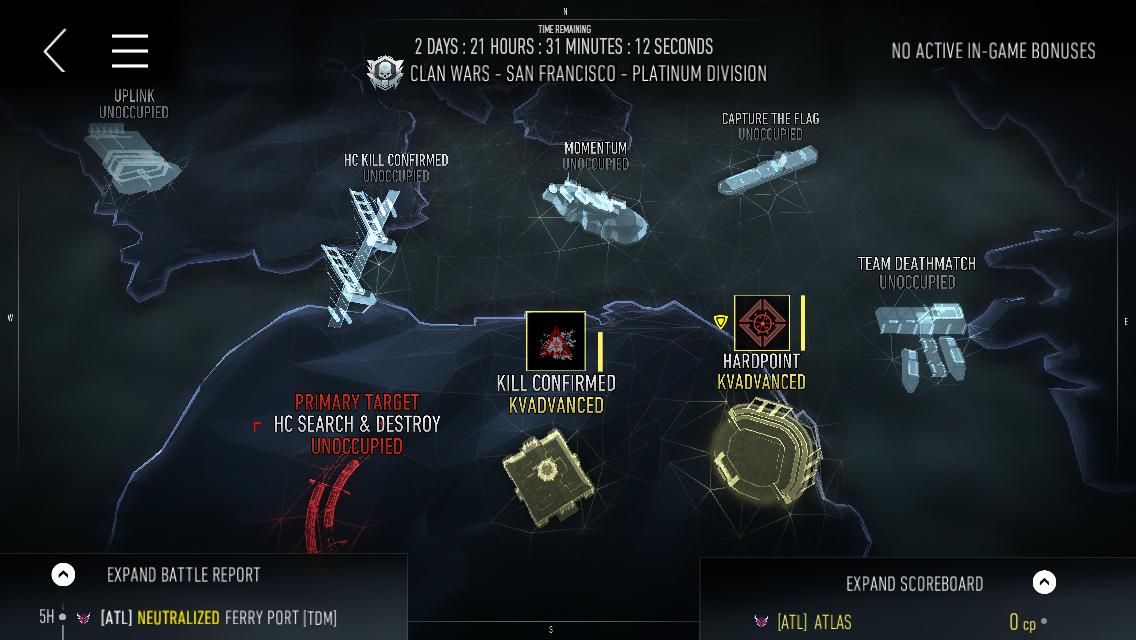Image resolution: width=1136 pixels, height=640 pixels.
Task: Choose the Momentum map node
Action: [x=595, y=207]
